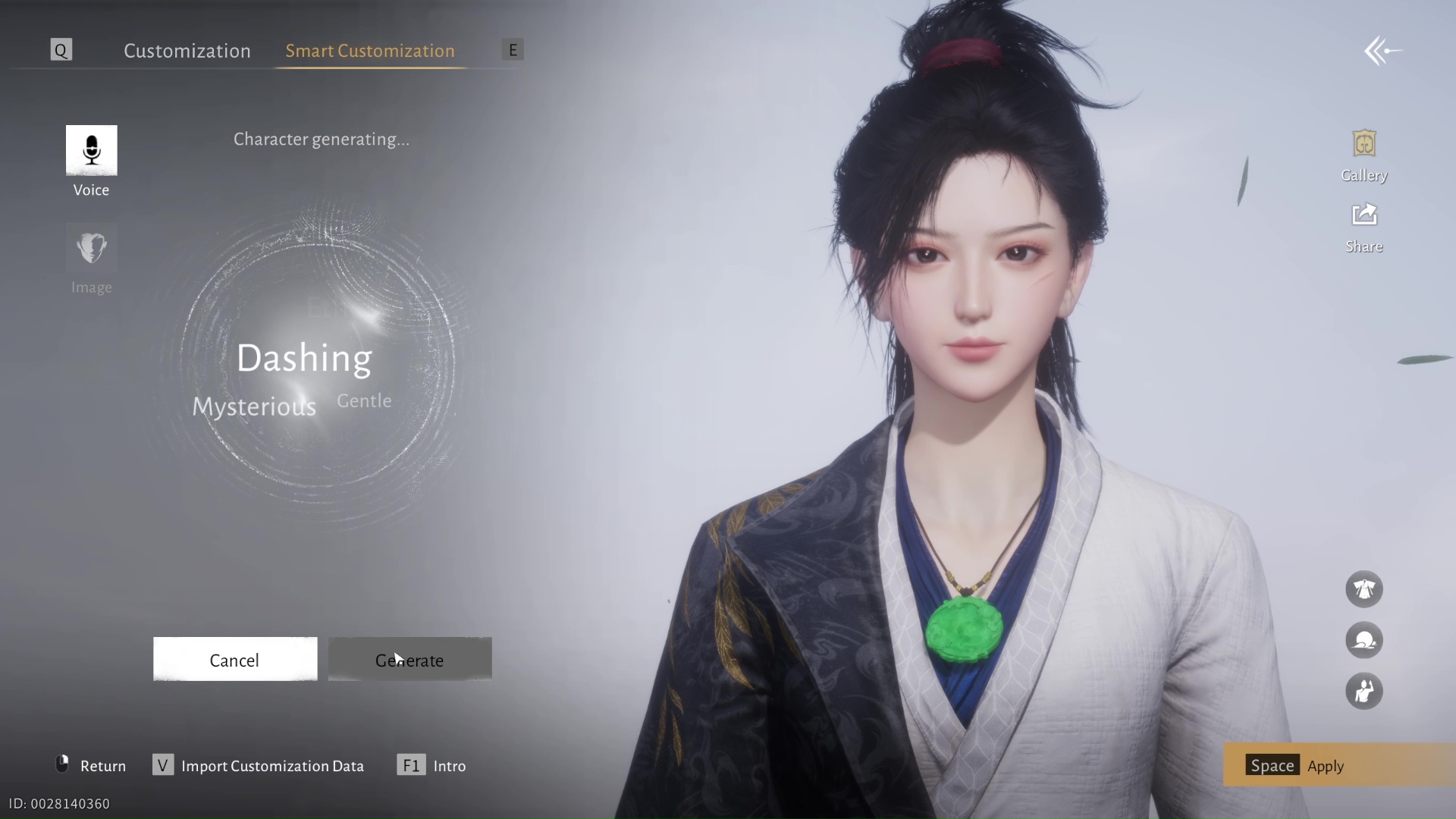
Task: Expand options with the Q hotkey button
Action: tap(61, 49)
